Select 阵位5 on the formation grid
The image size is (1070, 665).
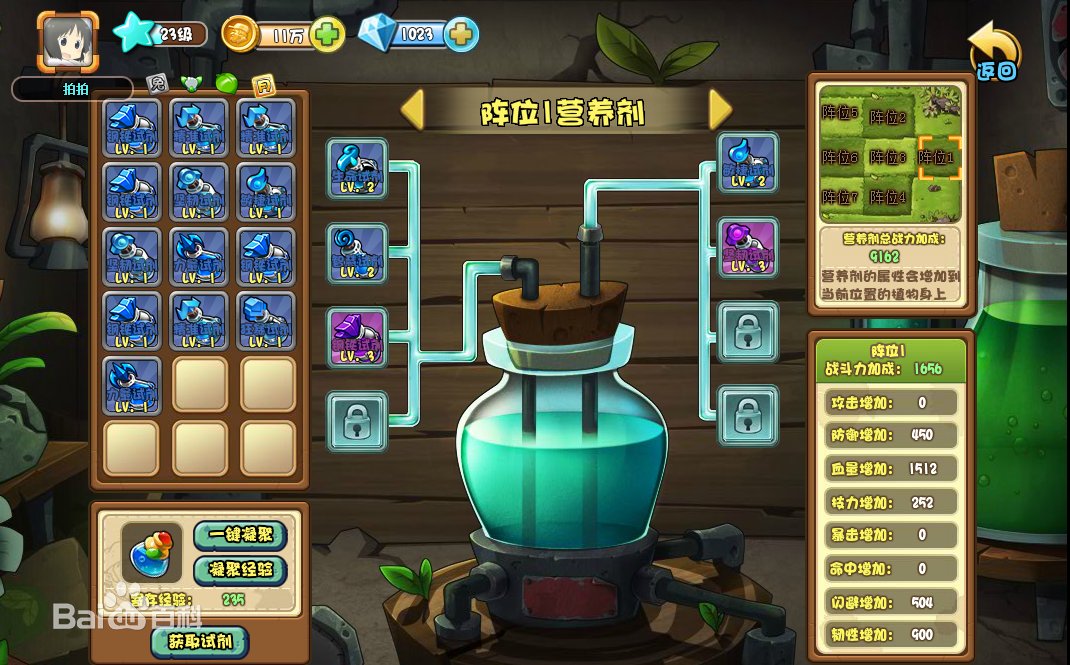tap(840, 113)
